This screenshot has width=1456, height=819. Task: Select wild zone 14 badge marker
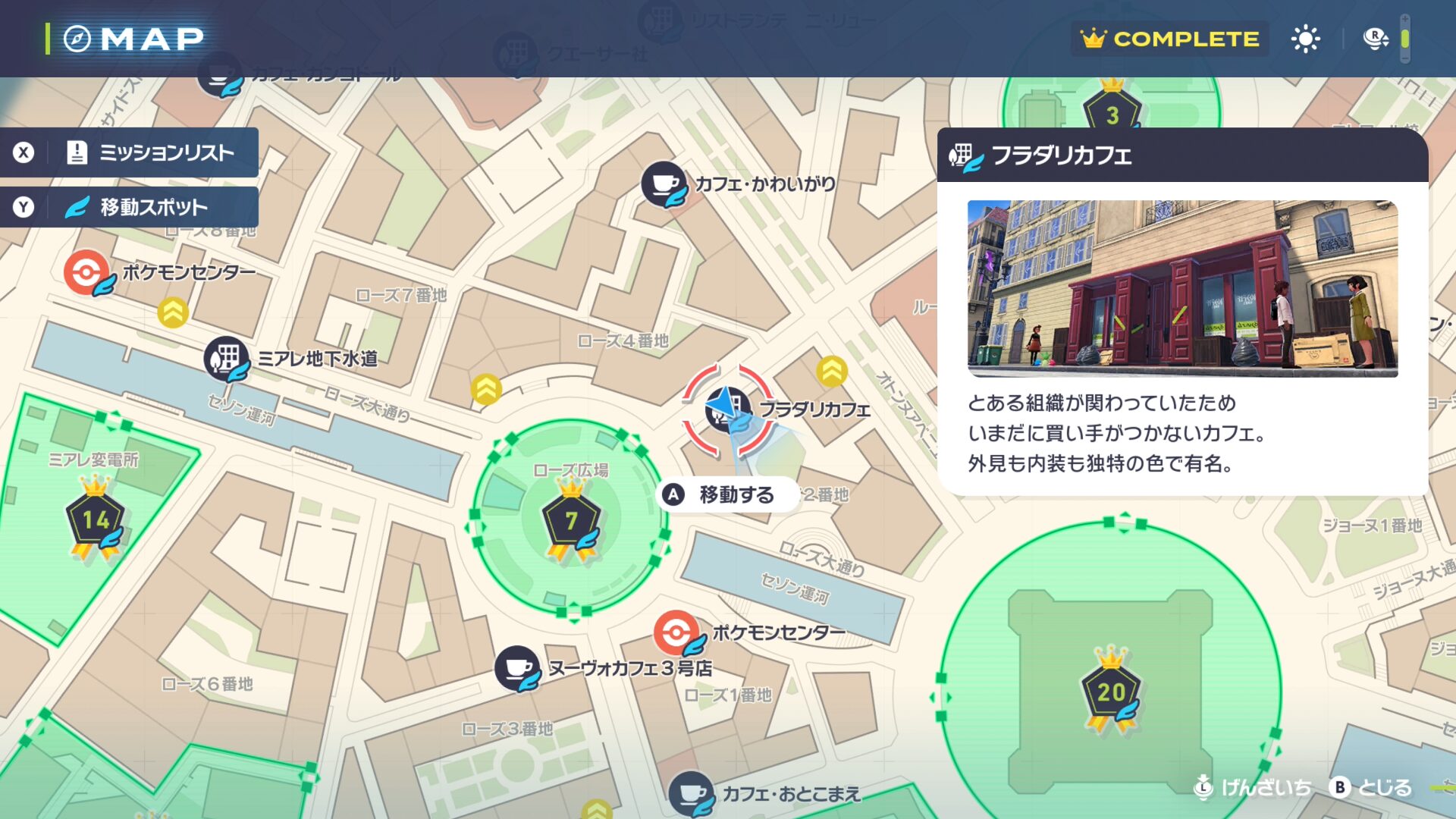coord(96,520)
